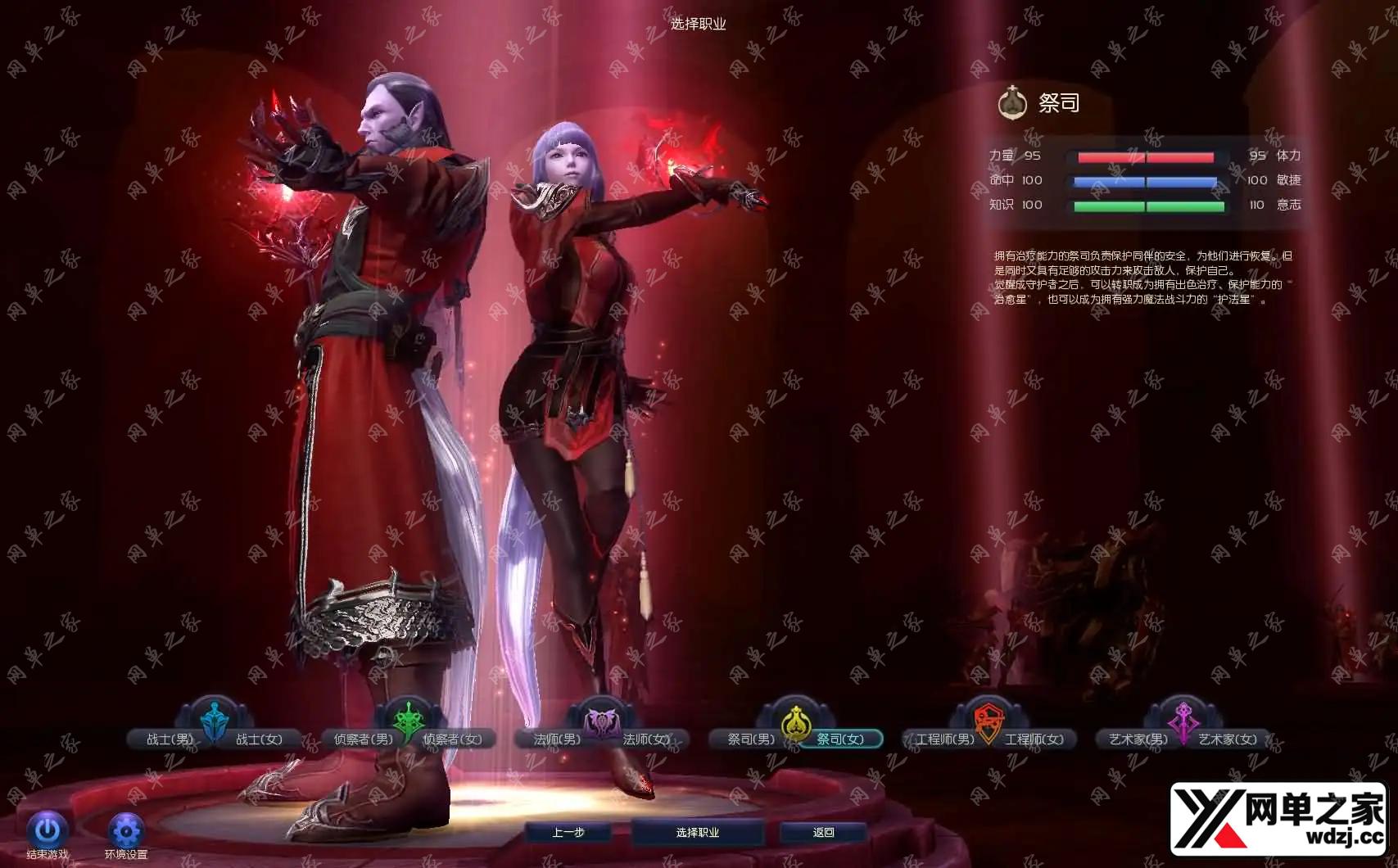Choose the 战士(女) female warrior class
Image resolution: width=1398 pixels, height=868 pixels.
(259, 739)
